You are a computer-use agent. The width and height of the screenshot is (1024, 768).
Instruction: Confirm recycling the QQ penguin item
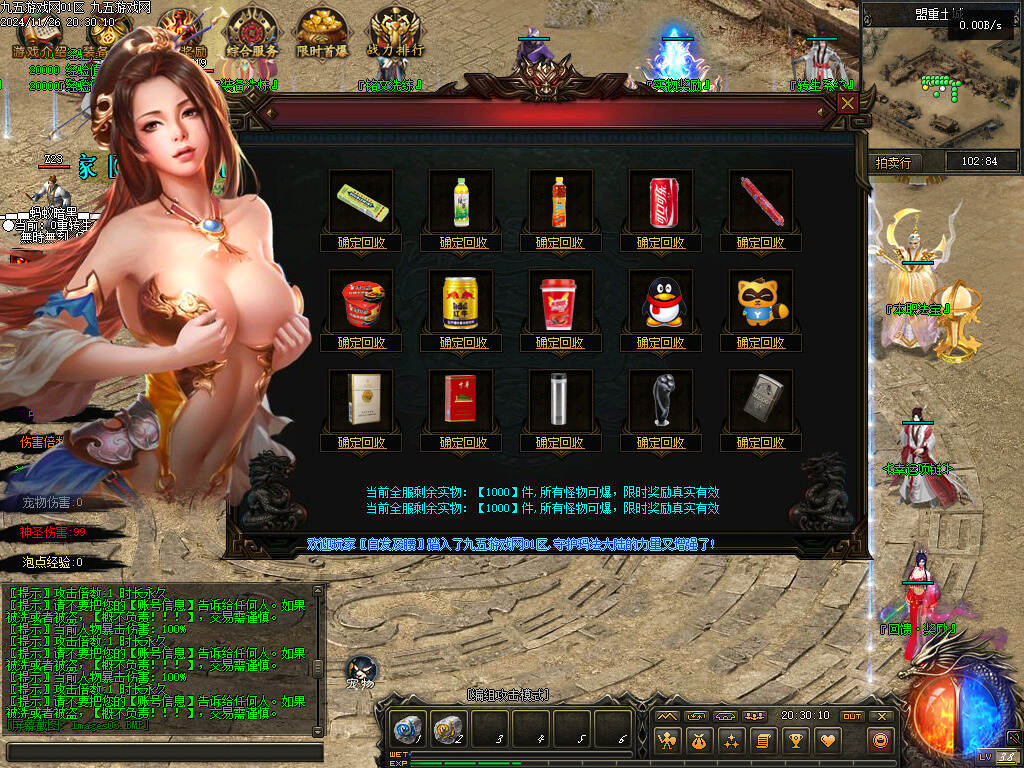[661, 342]
